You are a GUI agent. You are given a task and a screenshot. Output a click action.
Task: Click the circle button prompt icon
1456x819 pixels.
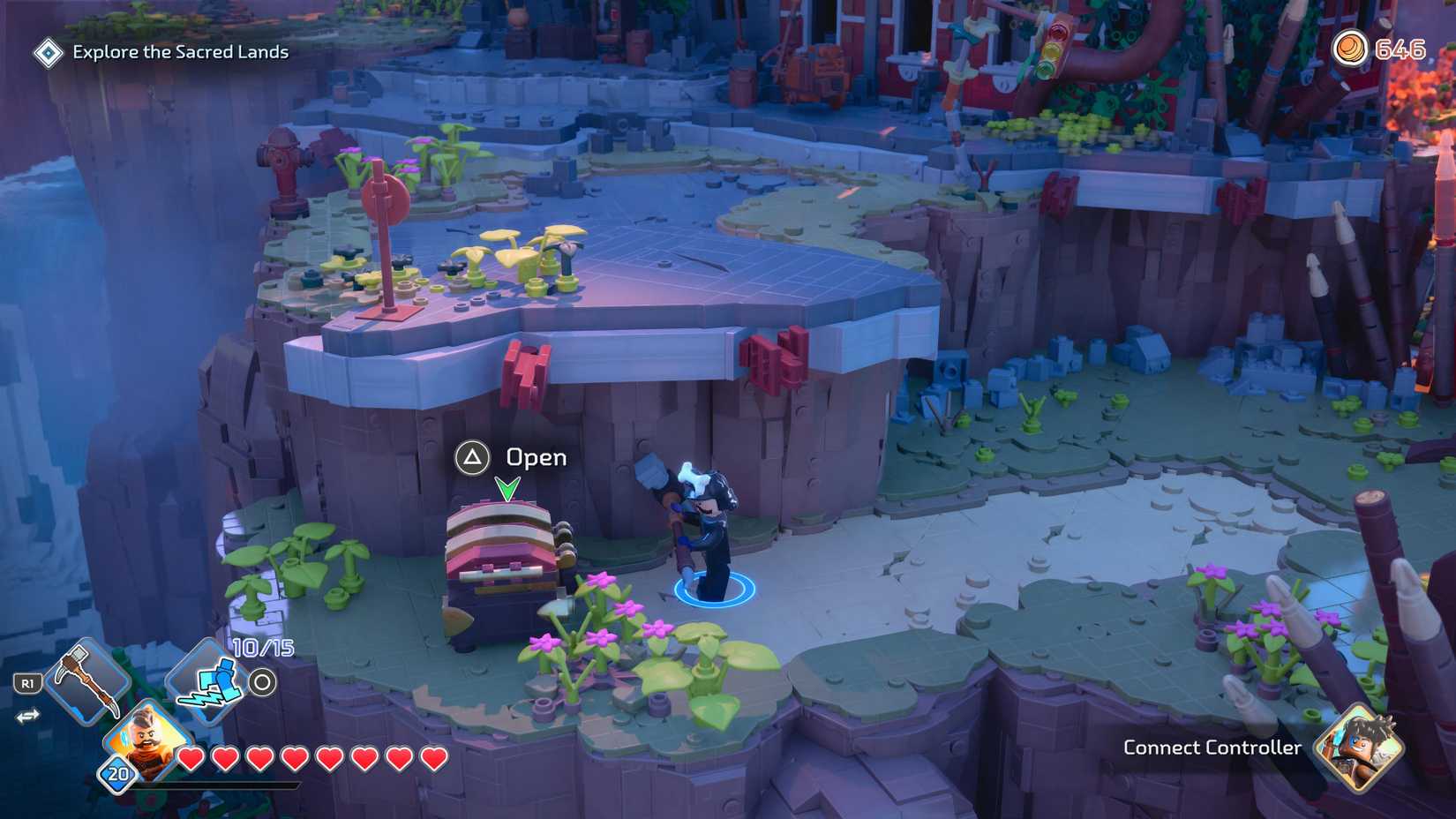point(264,680)
